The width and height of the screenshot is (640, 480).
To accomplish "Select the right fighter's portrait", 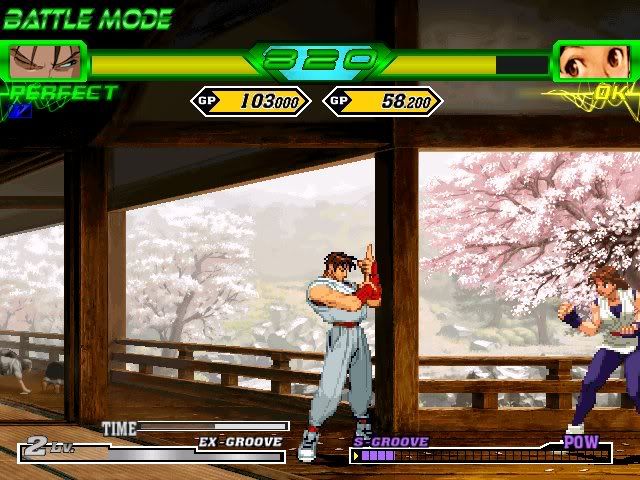I will click(x=594, y=62).
